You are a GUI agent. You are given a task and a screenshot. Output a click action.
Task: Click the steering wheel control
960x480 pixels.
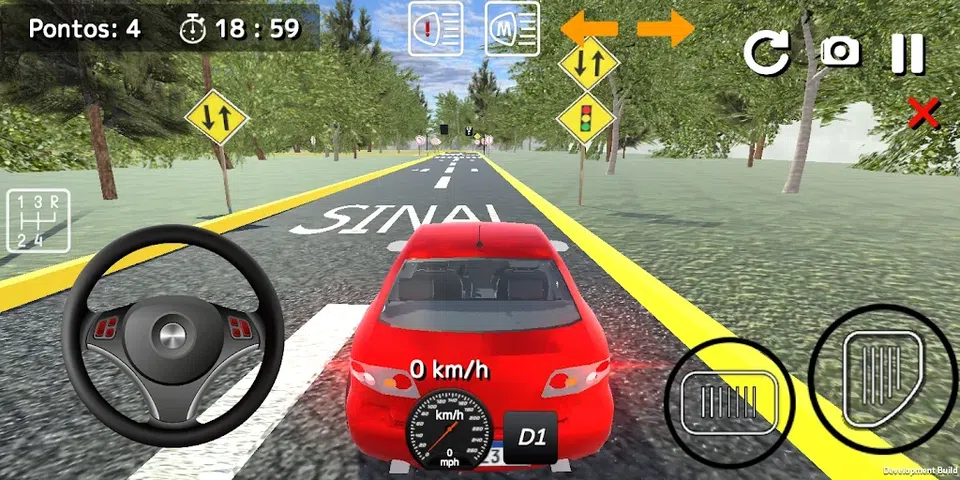[x=172, y=336]
